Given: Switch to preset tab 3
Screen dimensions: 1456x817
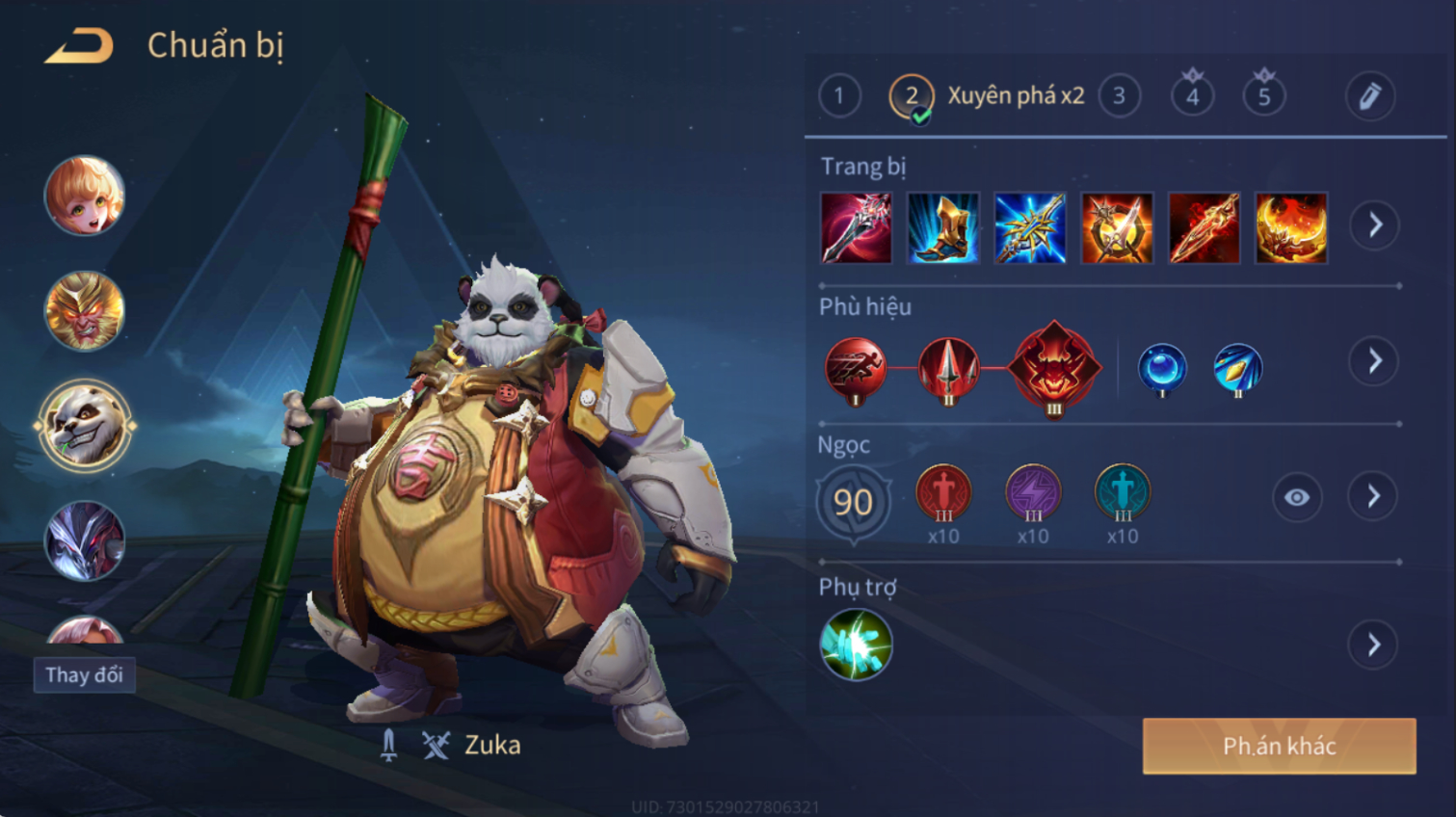Looking at the screenshot, I should [x=1119, y=96].
